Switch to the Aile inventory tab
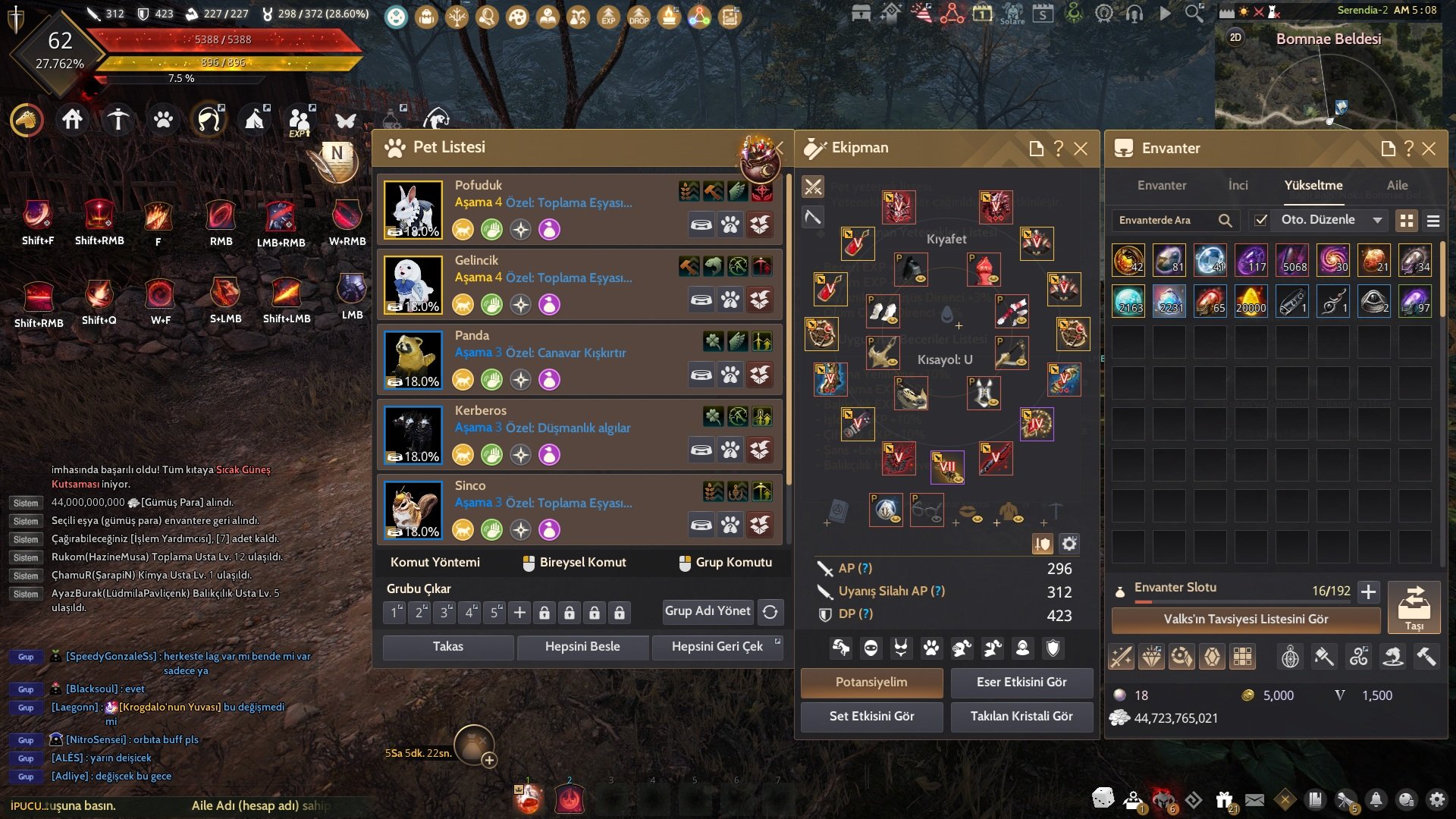This screenshot has height=819, width=1456. click(x=1397, y=185)
